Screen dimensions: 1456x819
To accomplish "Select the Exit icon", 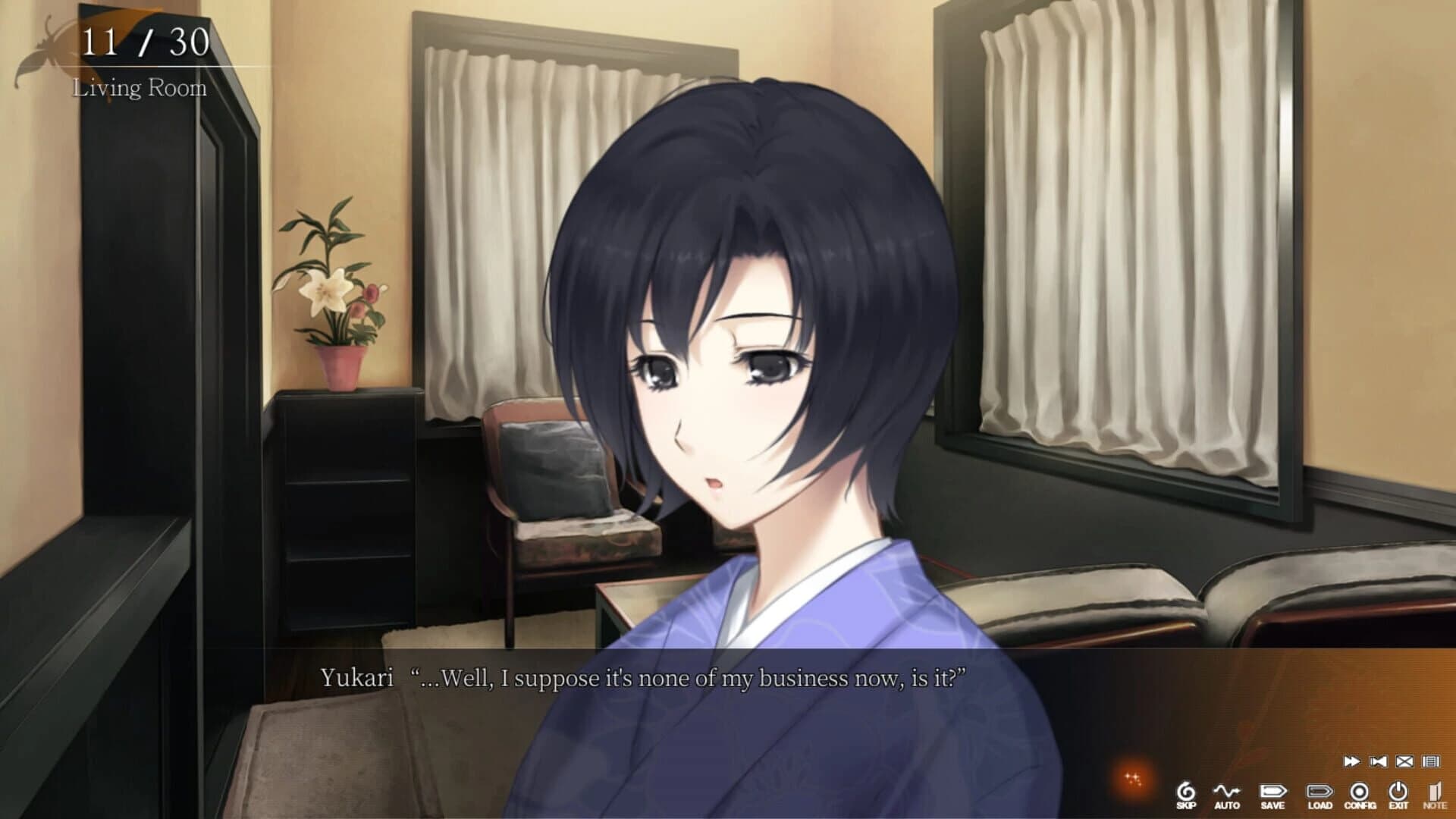I will [1398, 791].
